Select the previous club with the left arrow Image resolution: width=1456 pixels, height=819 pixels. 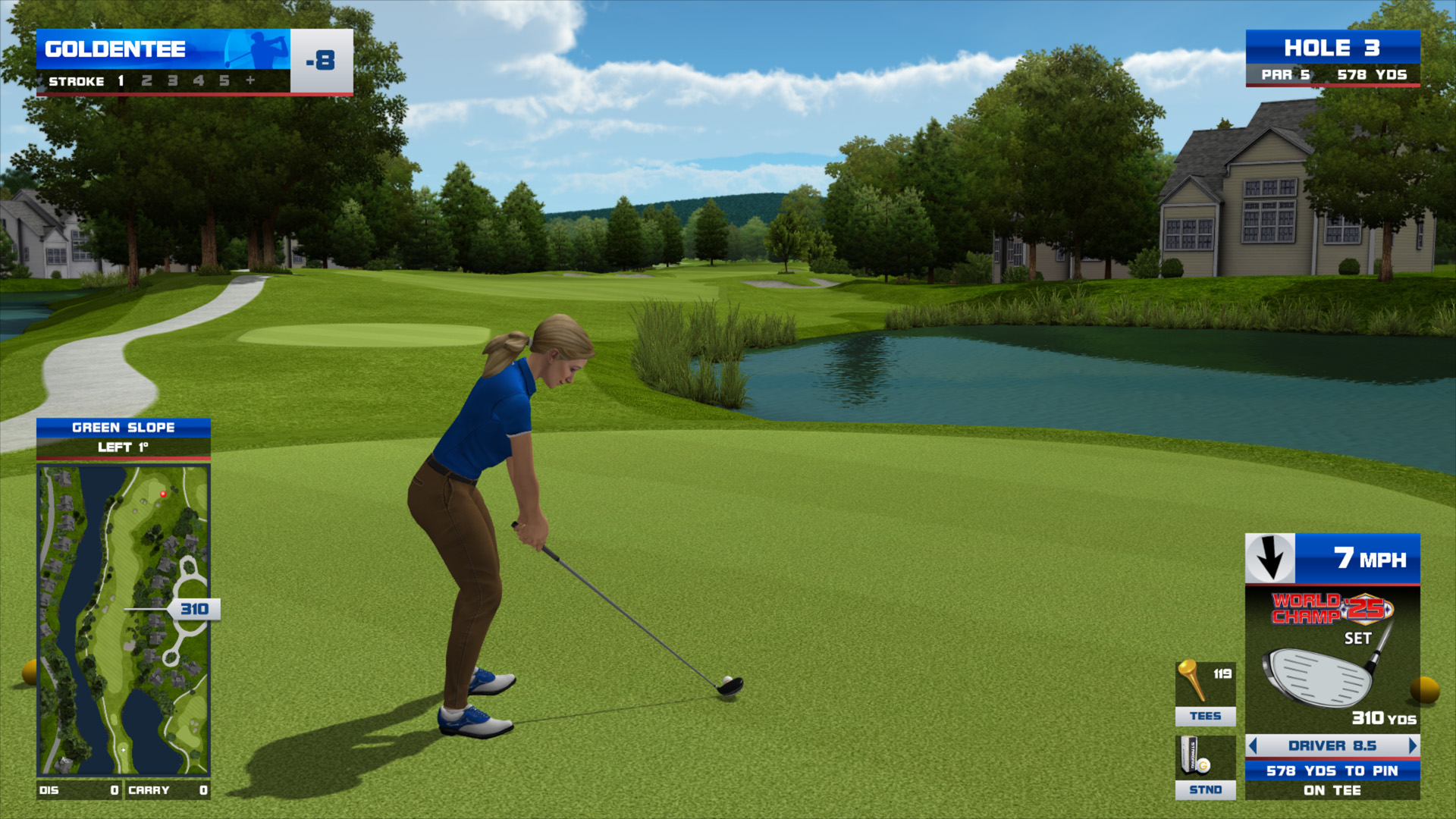(1253, 745)
